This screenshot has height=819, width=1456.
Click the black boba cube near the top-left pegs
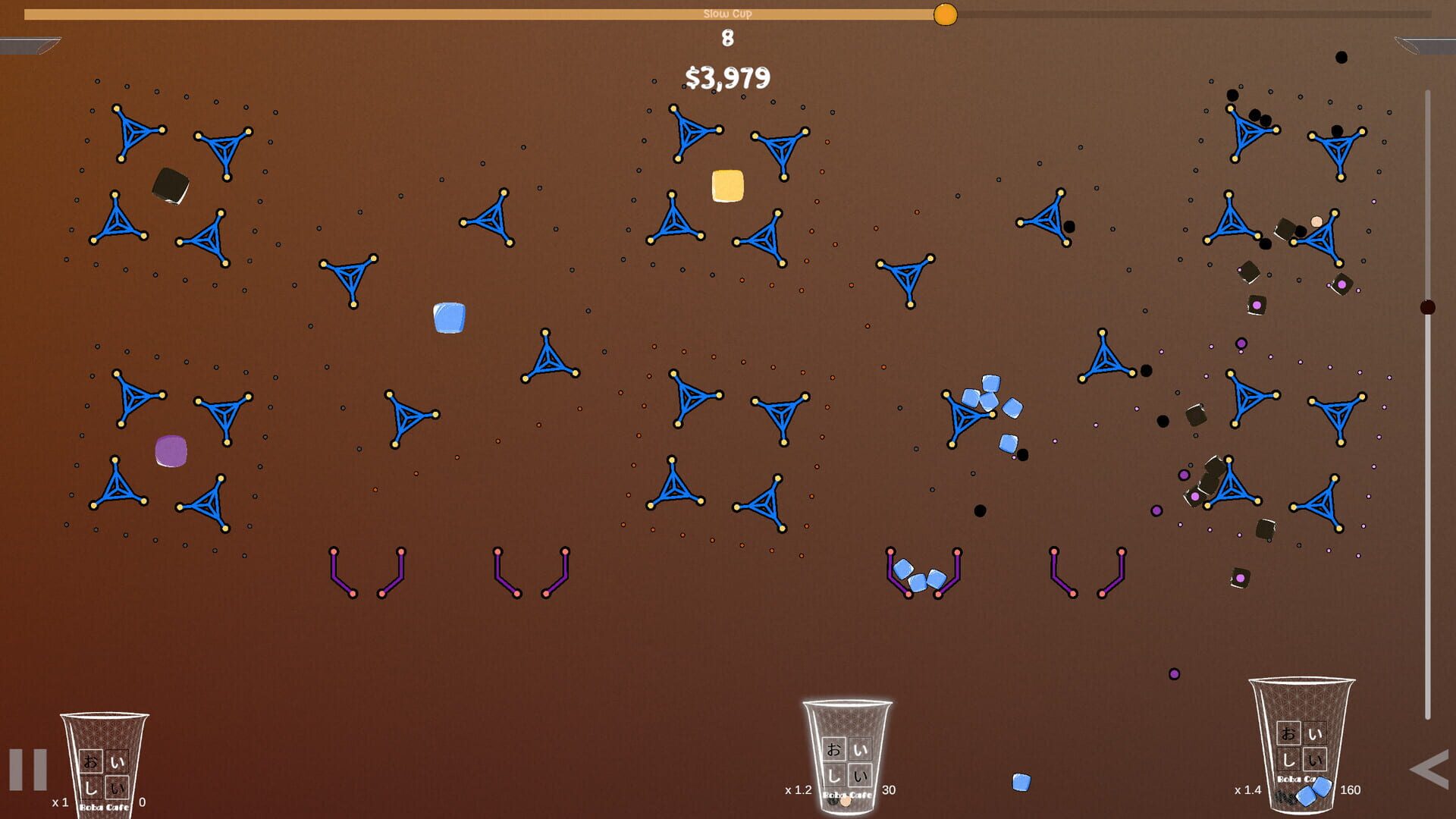click(168, 187)
